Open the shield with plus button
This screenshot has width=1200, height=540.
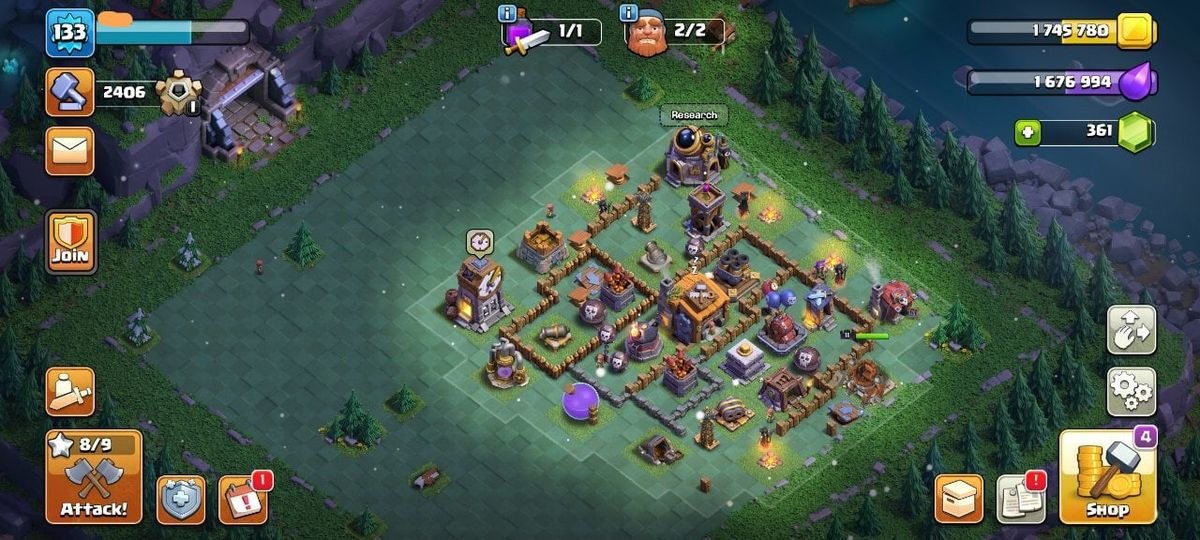[181, 499]
